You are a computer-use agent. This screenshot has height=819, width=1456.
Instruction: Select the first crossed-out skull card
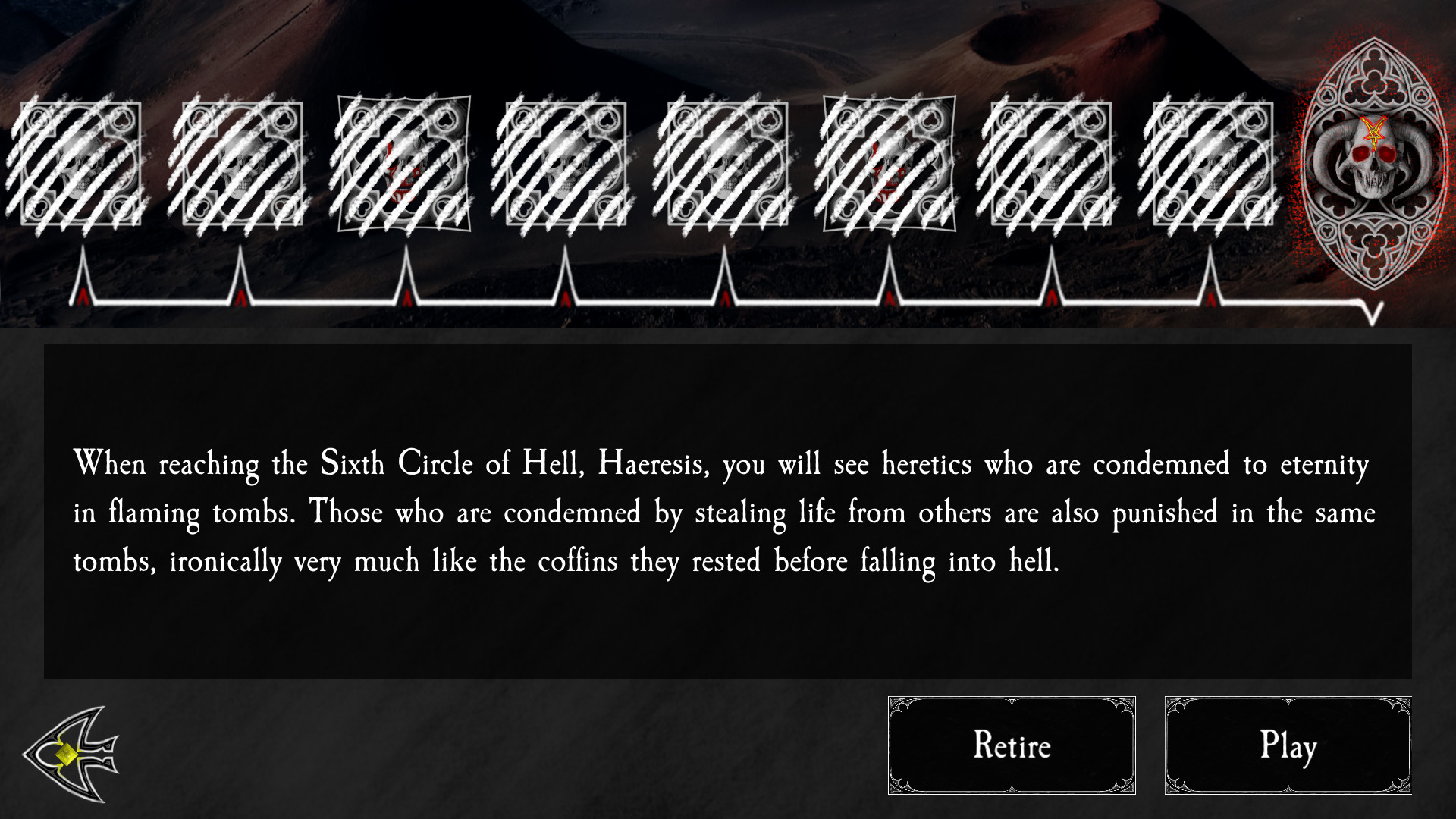pyautogui.click(x=80, y=163)
